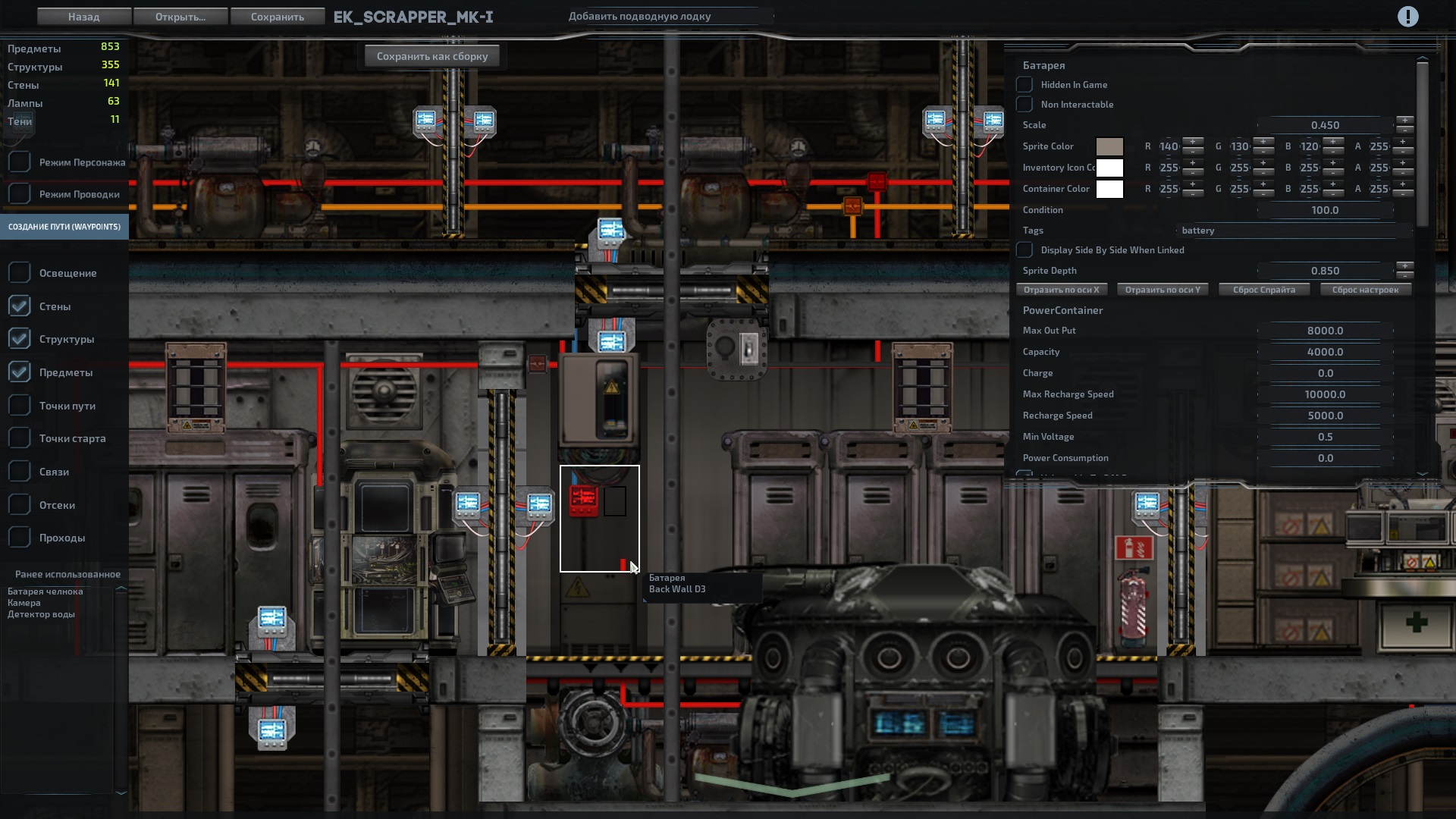Viewport: 1456px width, 819px height.
Task: Open a submarine via Открыть...
Action: 180,16
